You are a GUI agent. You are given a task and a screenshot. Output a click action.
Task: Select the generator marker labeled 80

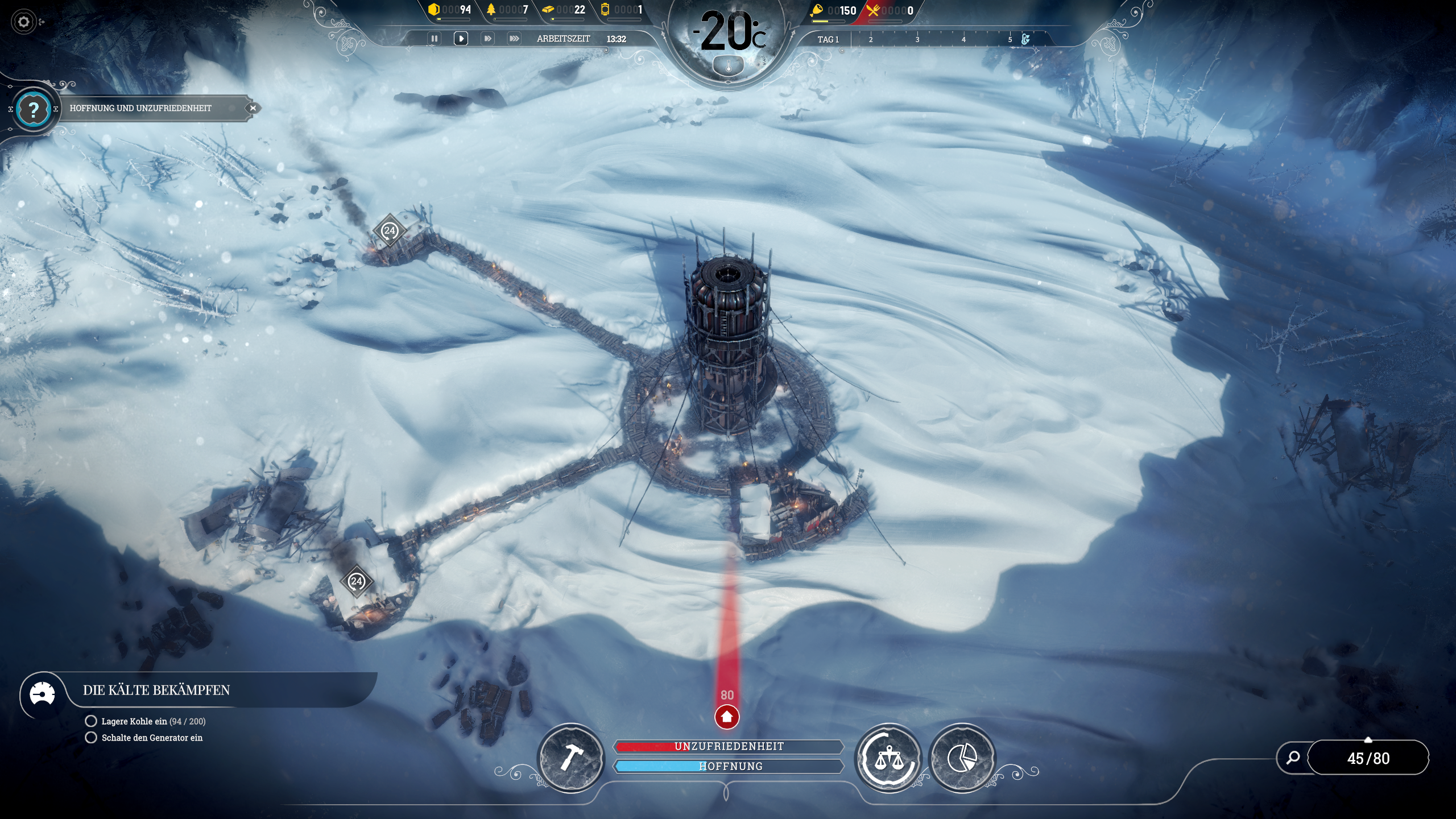tap(728, 718)
